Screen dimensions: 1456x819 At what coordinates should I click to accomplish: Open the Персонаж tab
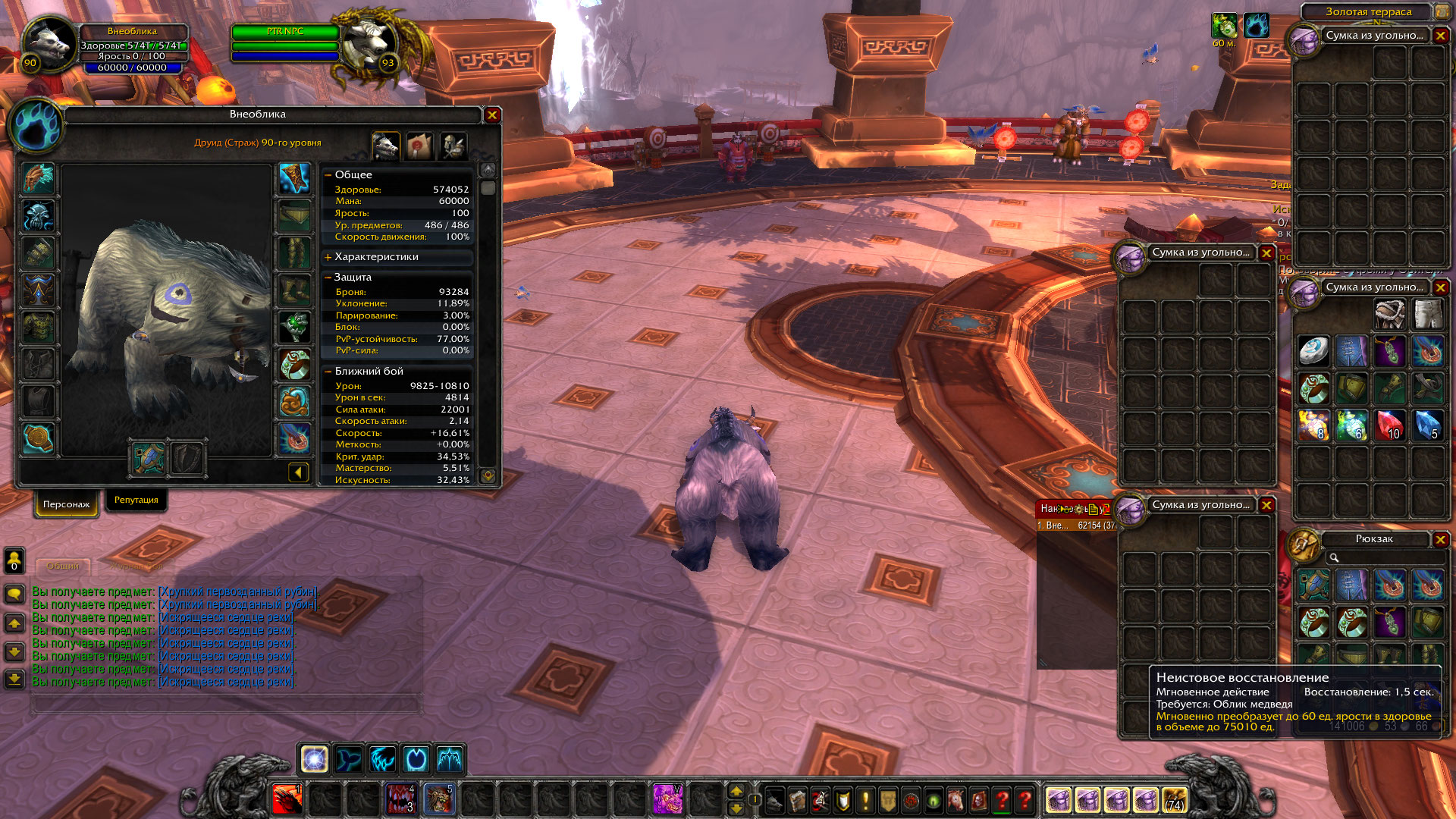66,504
